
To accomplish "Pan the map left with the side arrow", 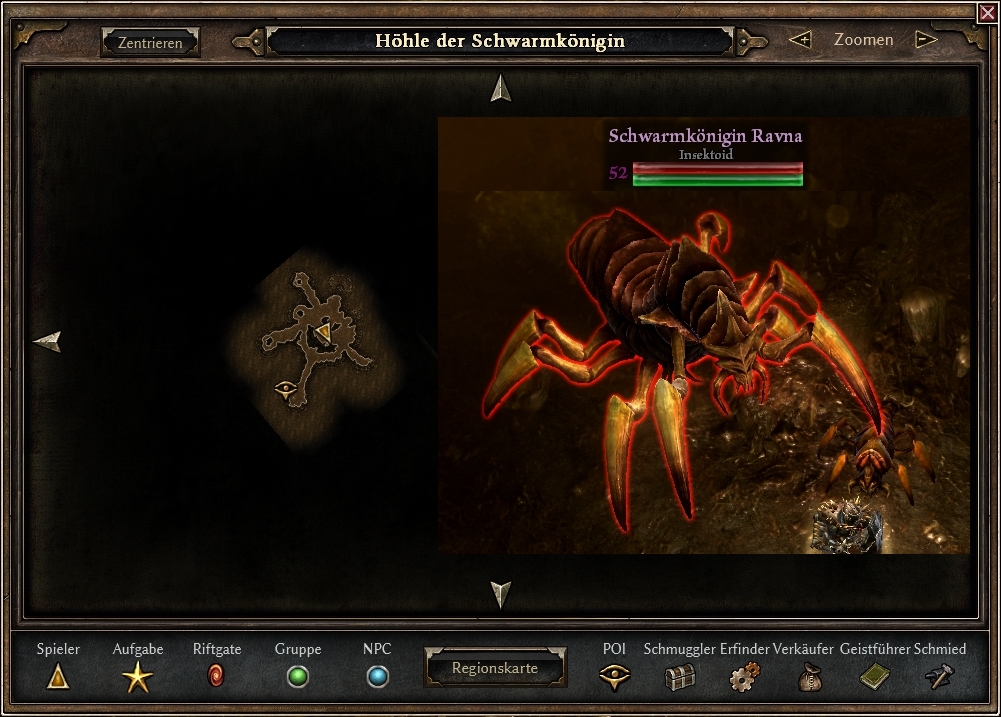I will point(47,342).
